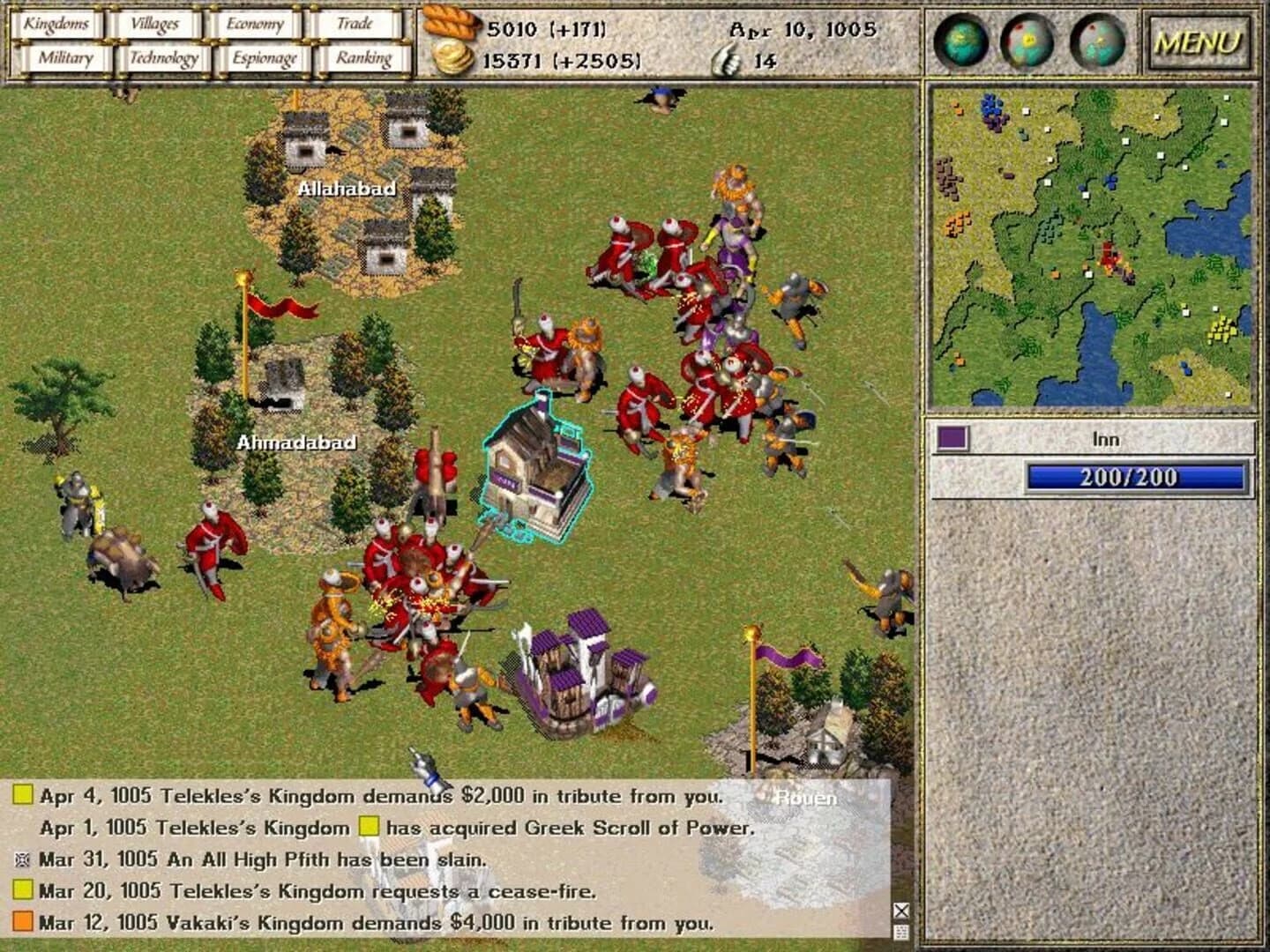Select the middle globe map mode icon

[x=1026, y=41]
